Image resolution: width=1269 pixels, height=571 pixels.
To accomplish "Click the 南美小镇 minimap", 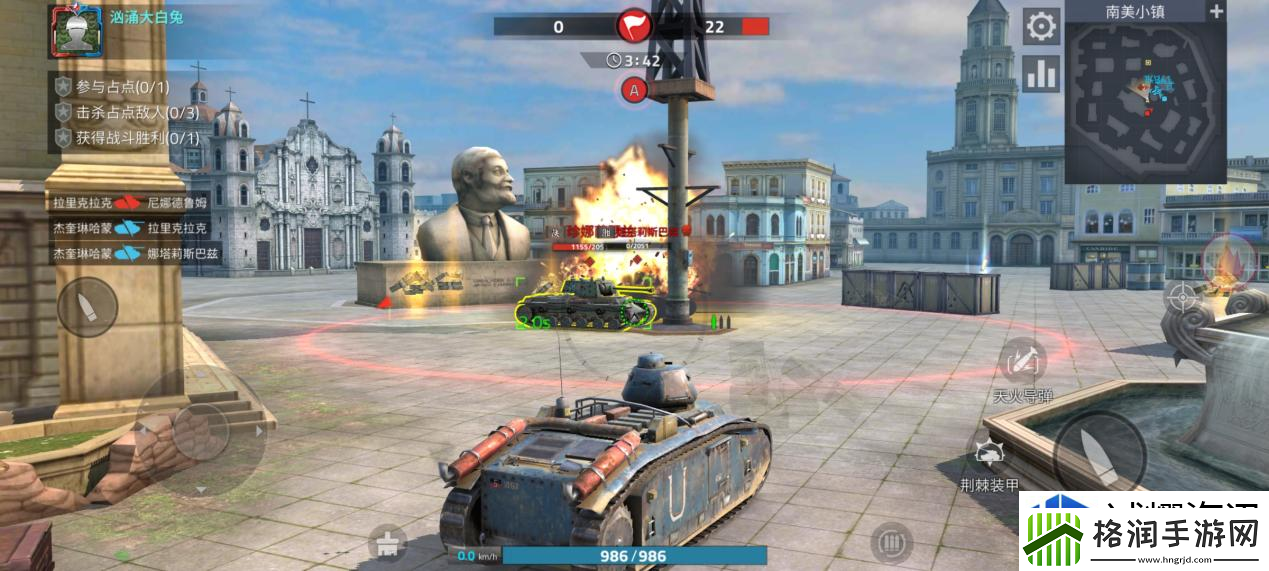I will coord(1145,102).
